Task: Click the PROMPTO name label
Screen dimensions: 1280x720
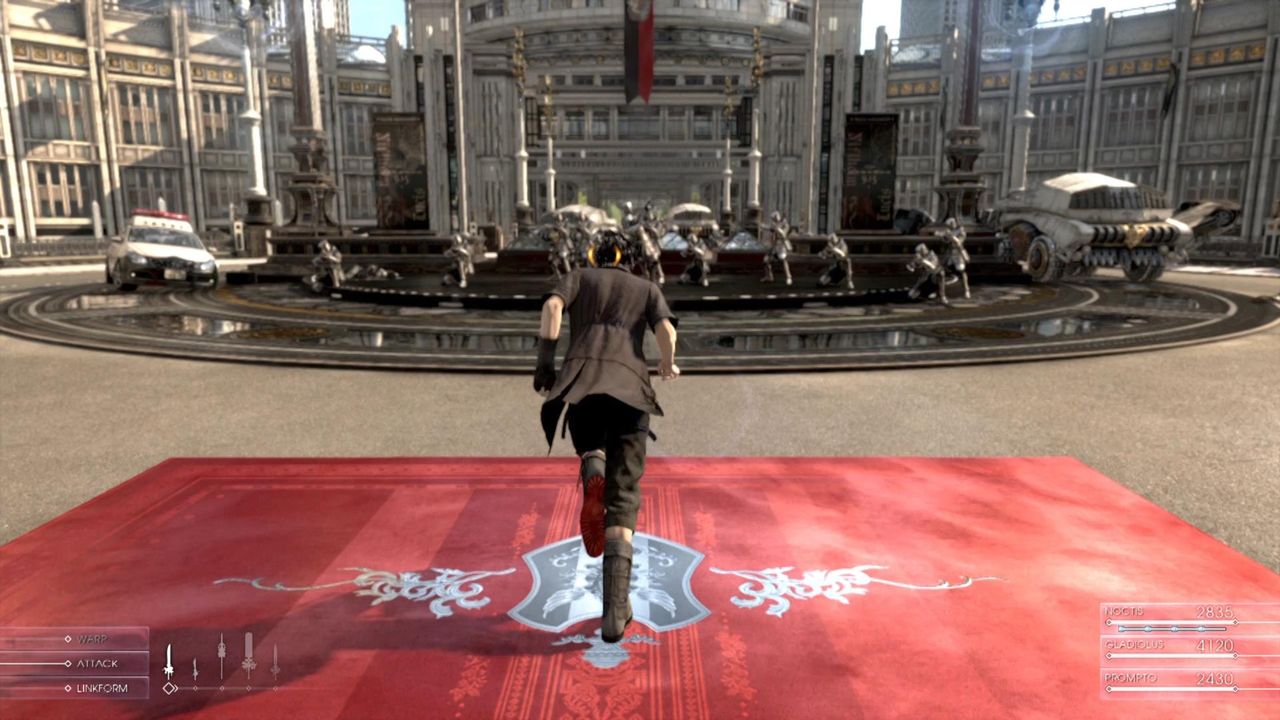Action: [1131, 678]
